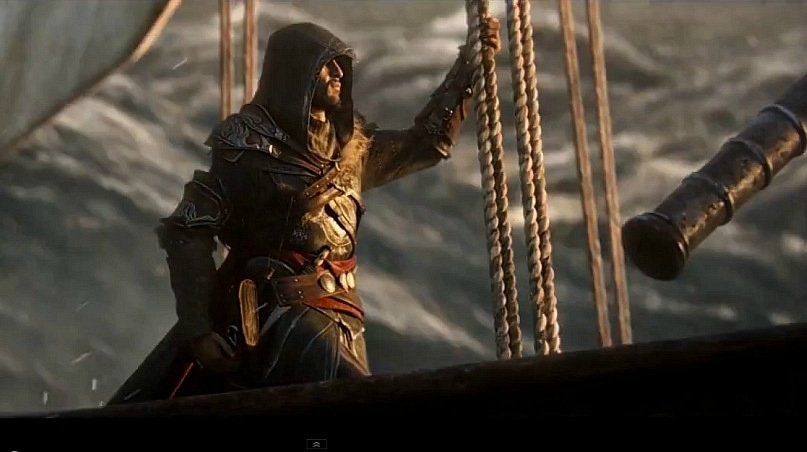Screen dimensions: 807x452
Task: Expand the video player's up-arrow handle
Action: point(317,444)
